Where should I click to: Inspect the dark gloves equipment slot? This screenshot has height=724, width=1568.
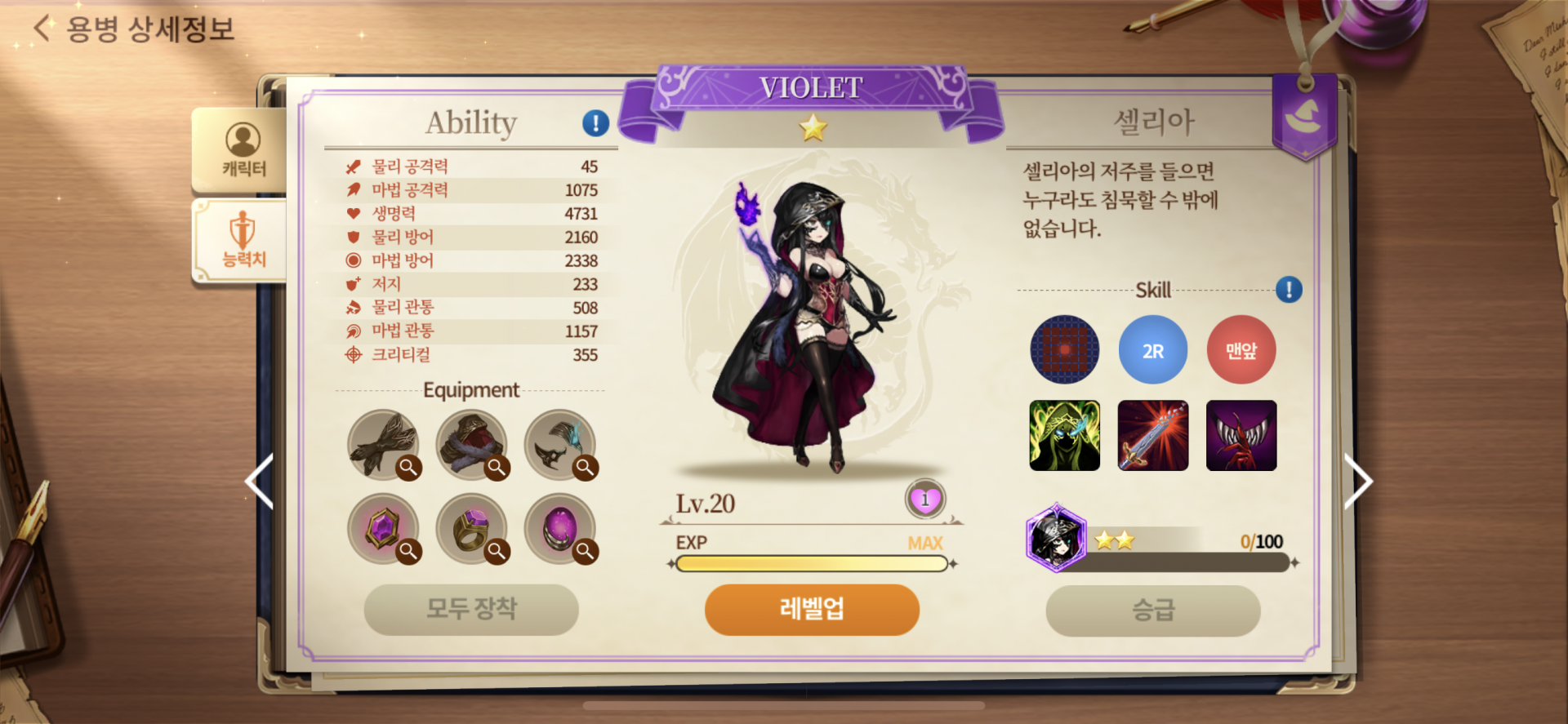(x=384, y=445)
